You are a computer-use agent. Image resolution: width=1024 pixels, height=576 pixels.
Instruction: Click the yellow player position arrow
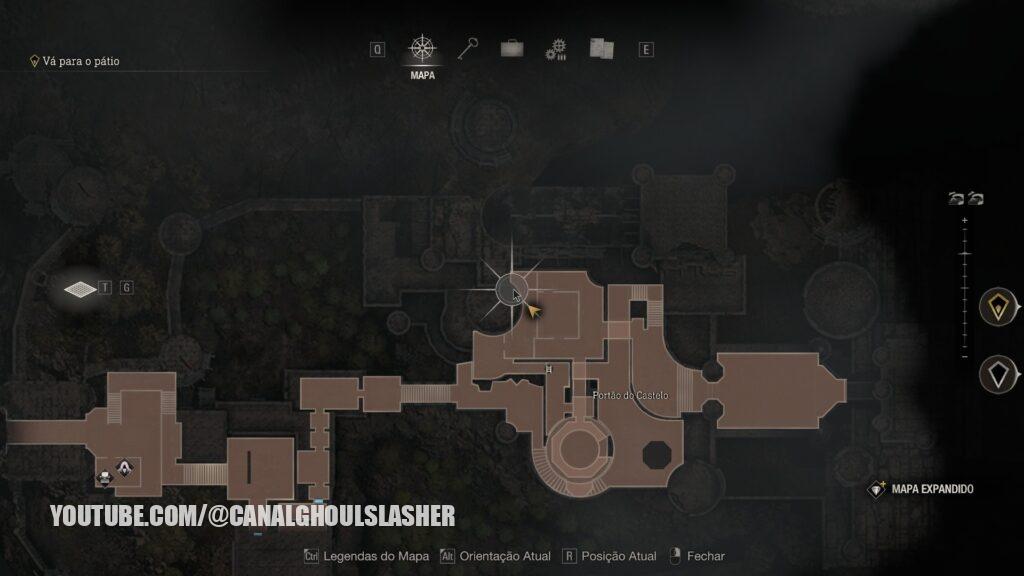[x=534, y=311]
